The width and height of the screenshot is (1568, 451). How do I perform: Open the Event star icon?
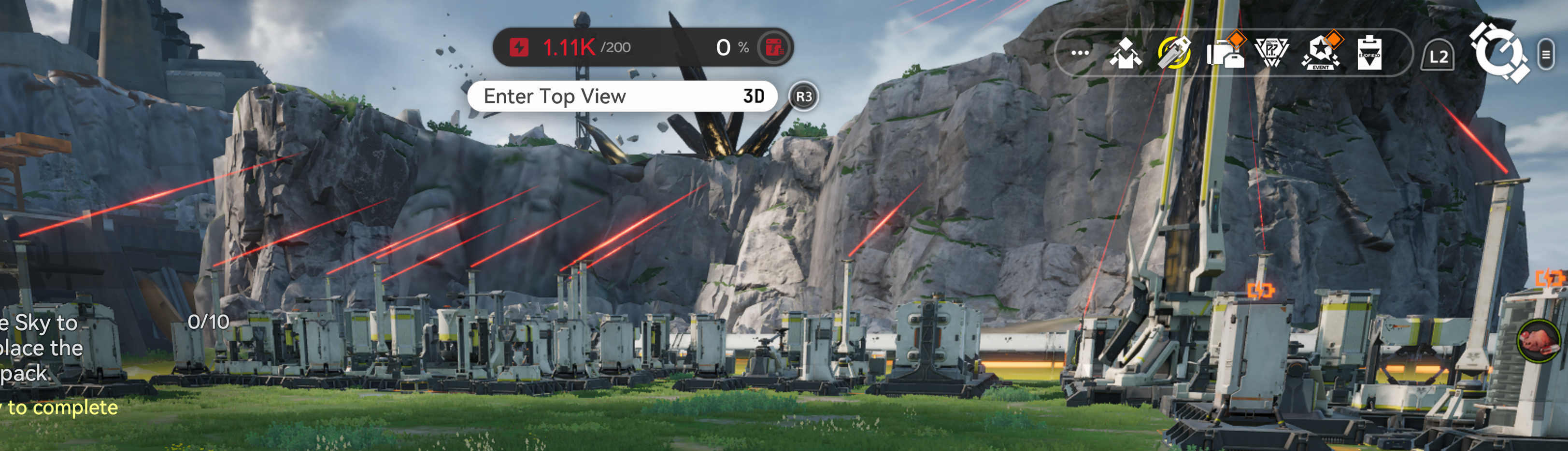coord(1320,53)
